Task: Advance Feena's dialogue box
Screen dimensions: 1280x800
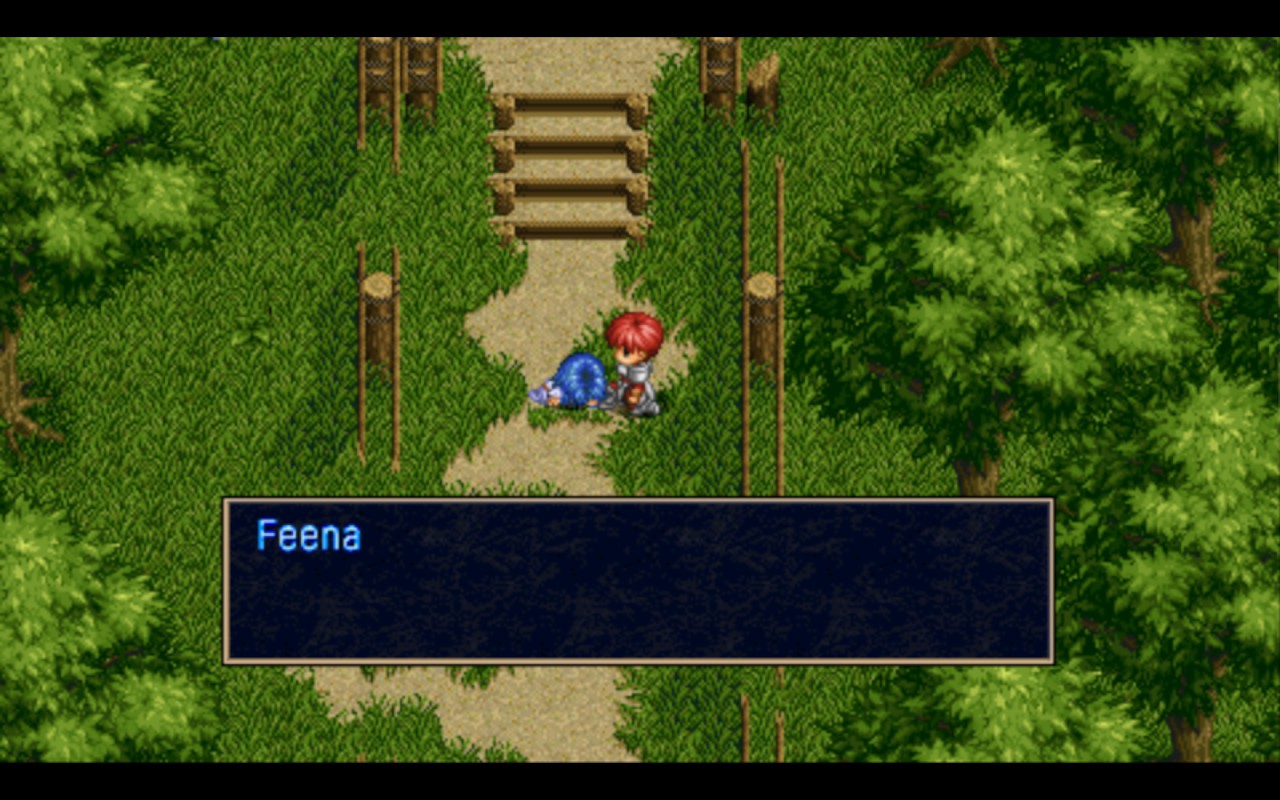Action: (638, 580)
